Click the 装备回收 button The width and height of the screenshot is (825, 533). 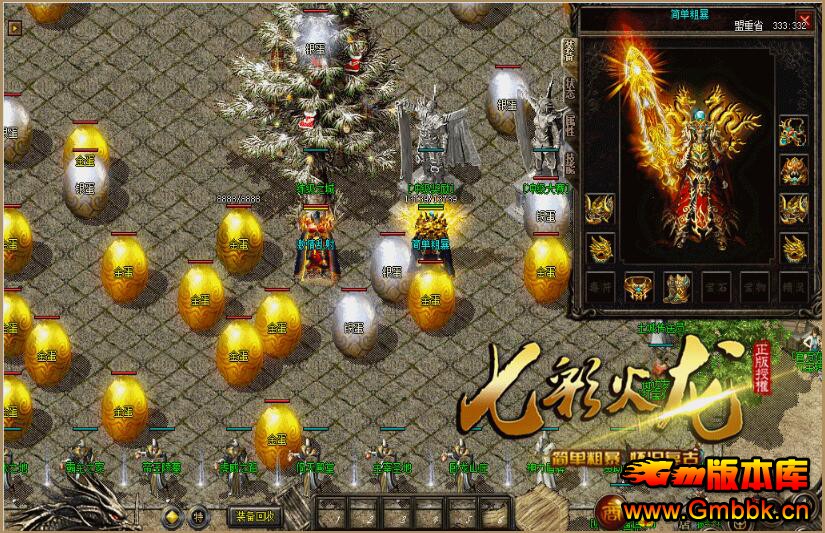[x=256, y=516]
